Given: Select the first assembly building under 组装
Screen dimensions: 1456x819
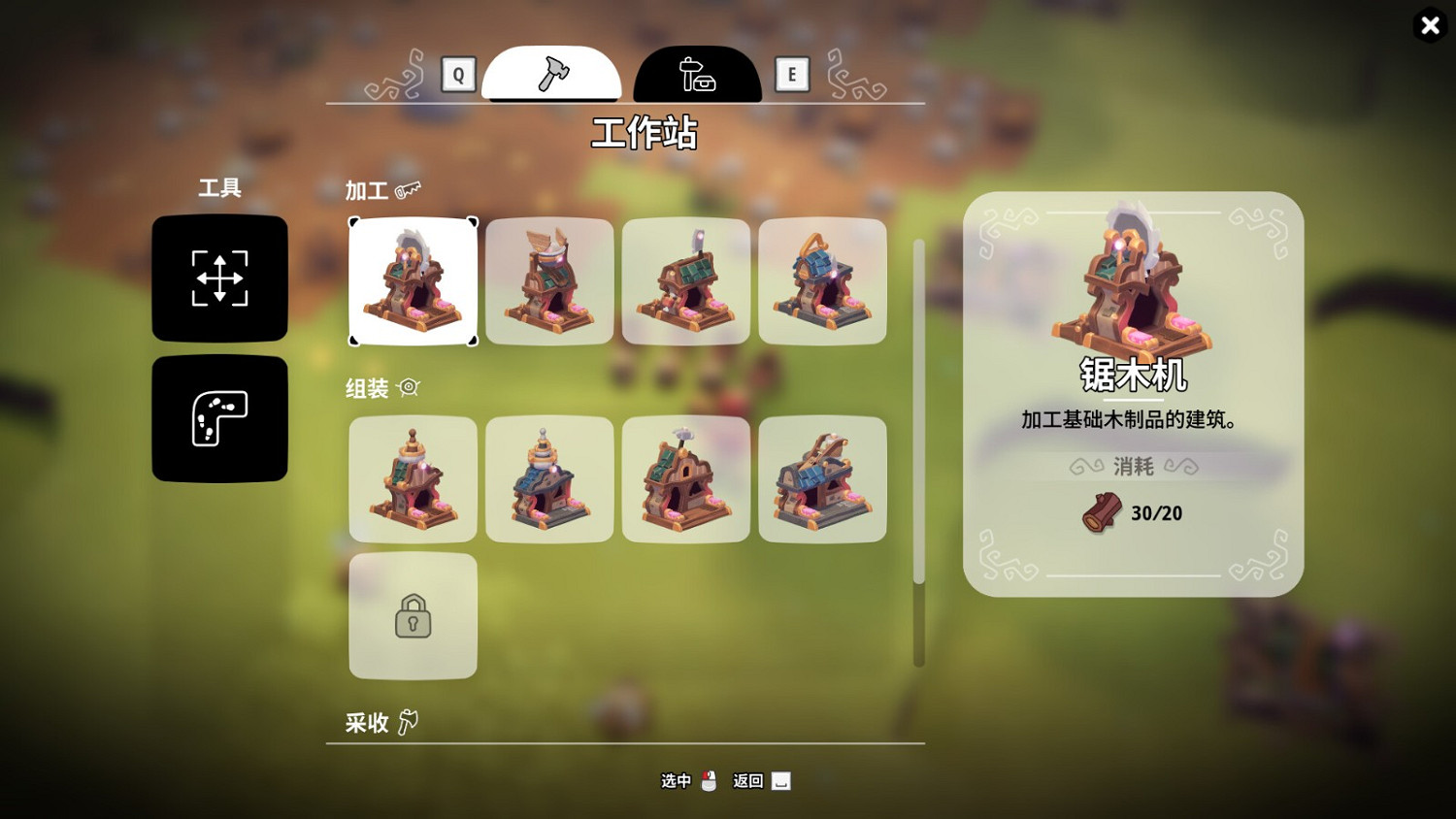Looking at the screenshot, I should pos(413,478).
